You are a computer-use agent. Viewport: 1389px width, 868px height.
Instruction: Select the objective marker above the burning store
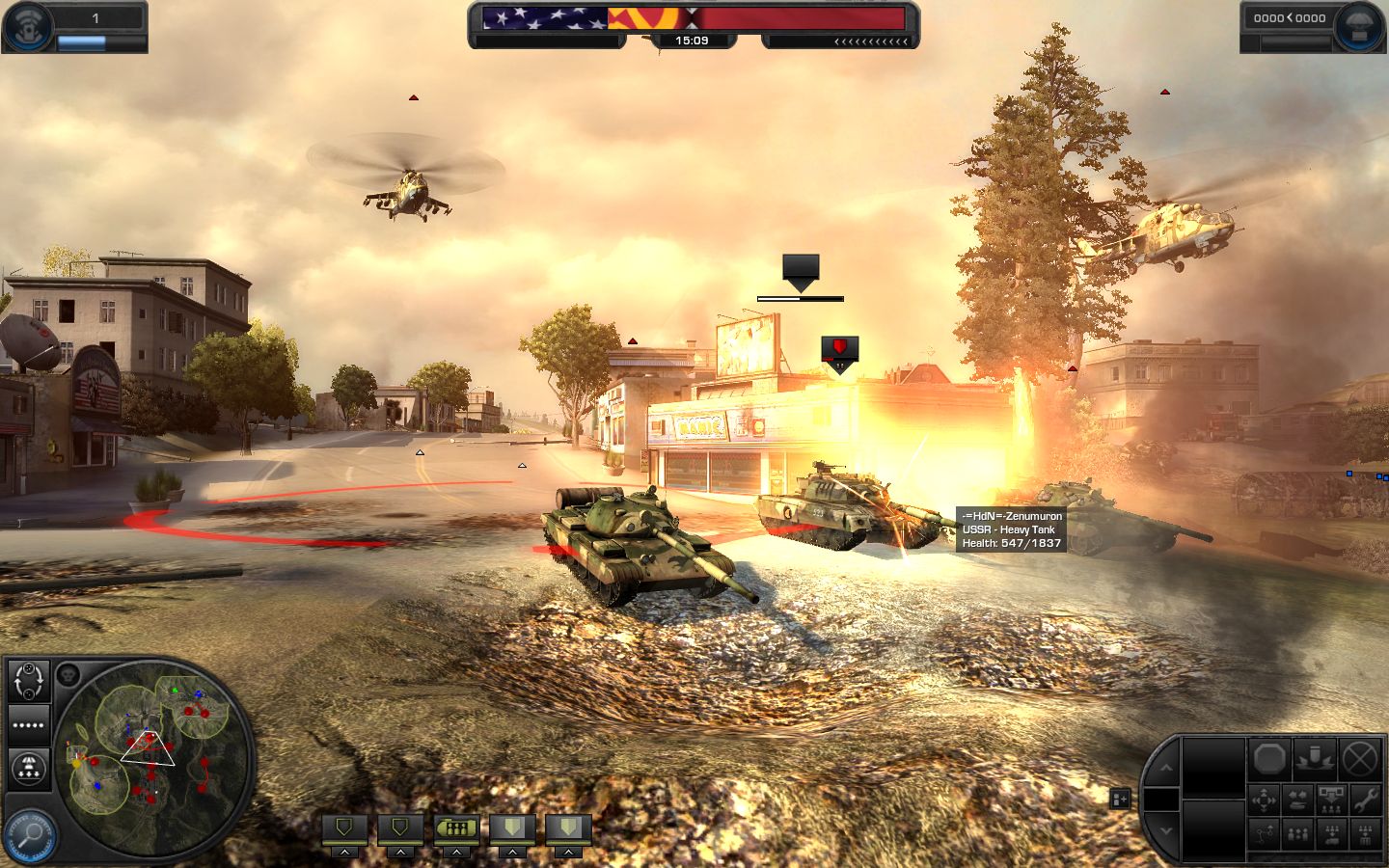840,351
